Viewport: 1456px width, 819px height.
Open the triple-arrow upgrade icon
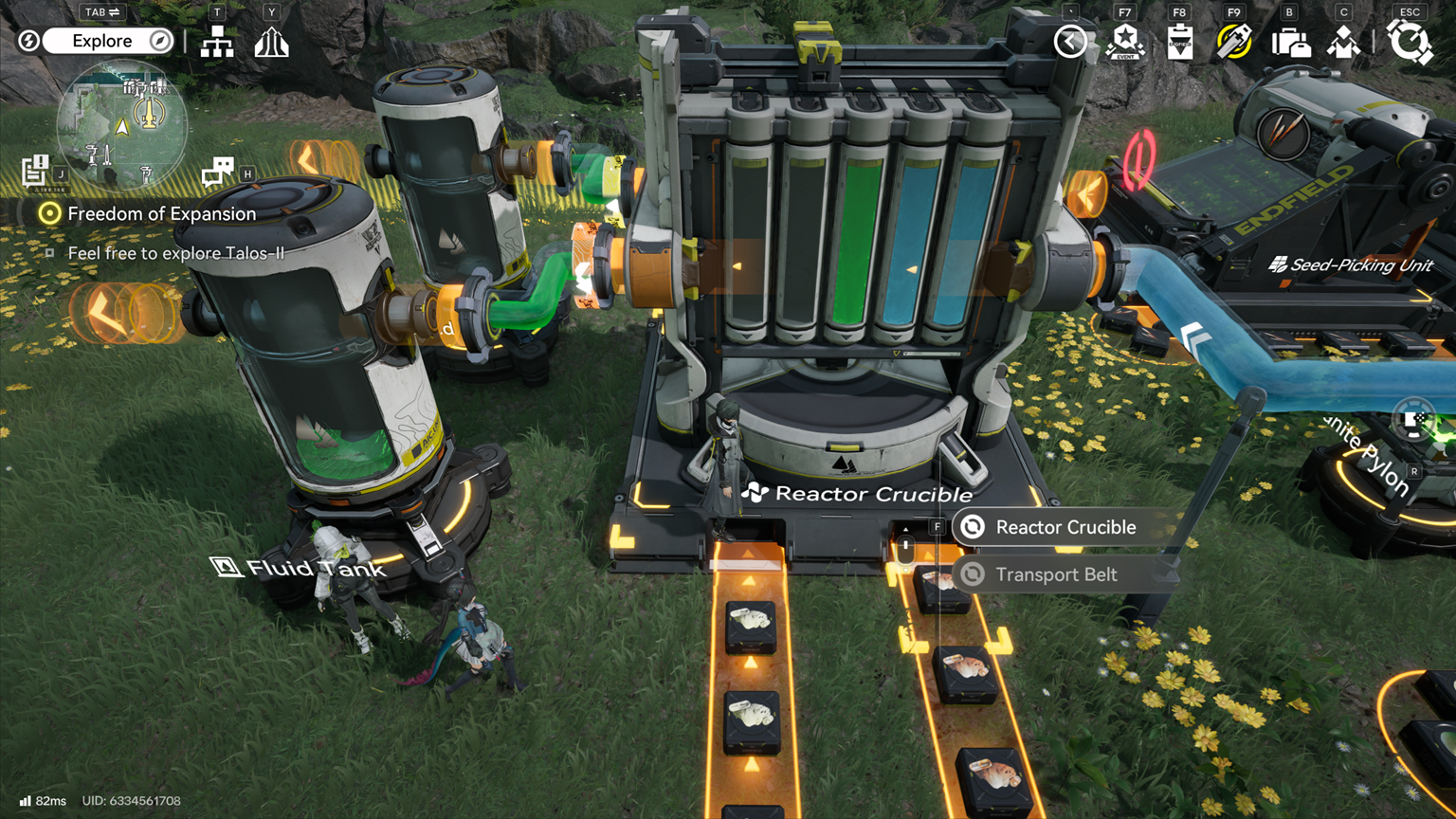271,42
